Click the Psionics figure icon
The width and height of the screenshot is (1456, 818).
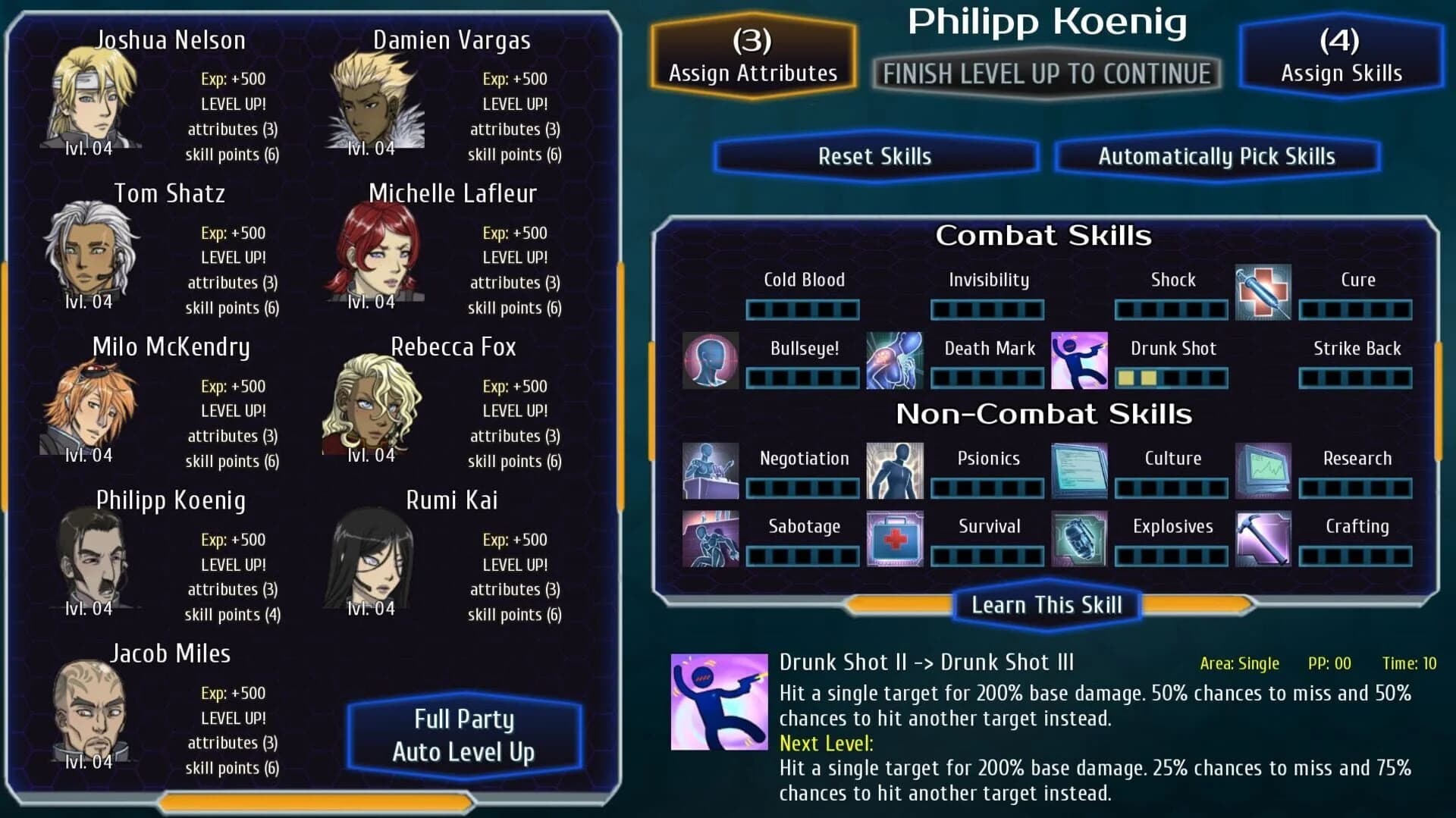pyautogui.click(x=895, y=470)
